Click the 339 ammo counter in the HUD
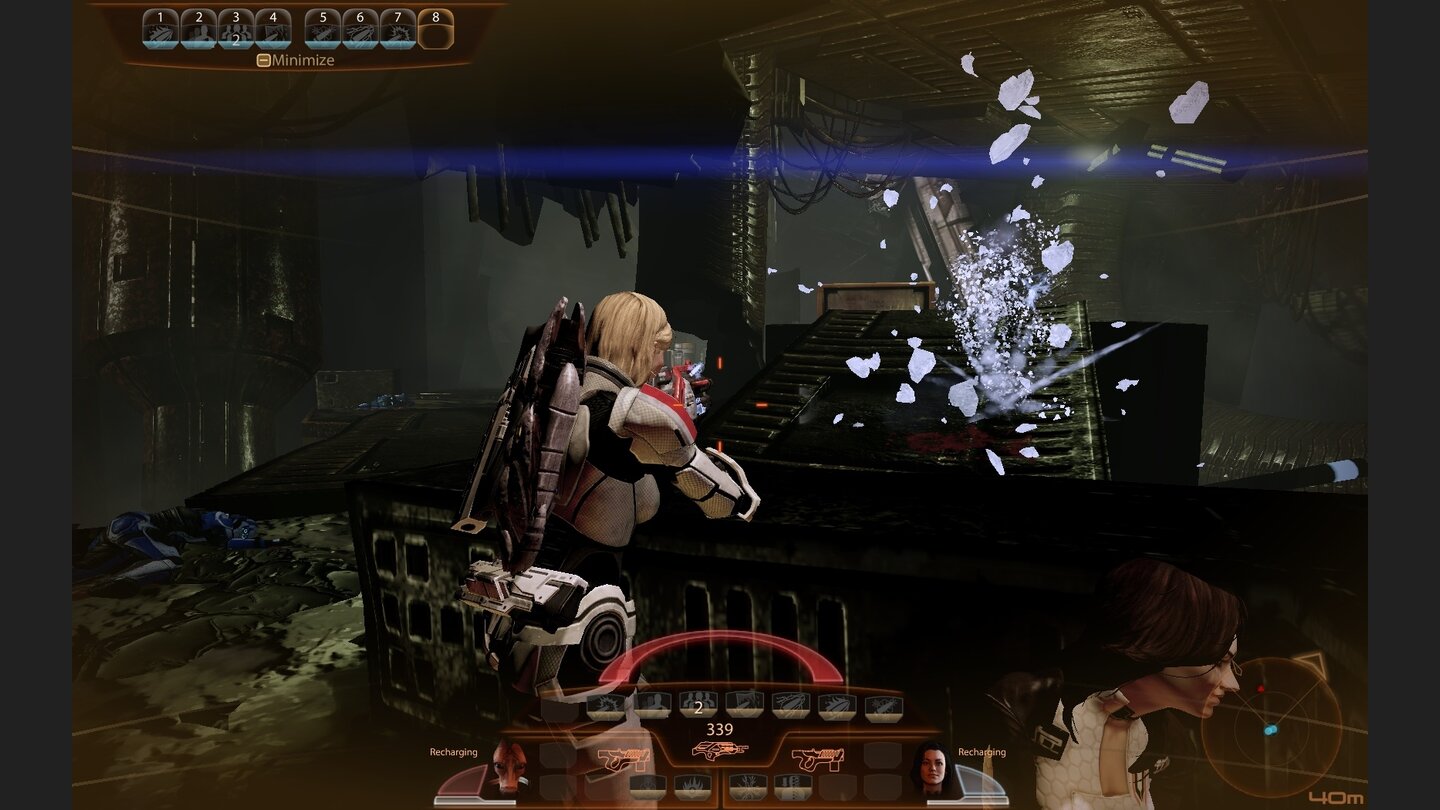This screenshot has height=810, width=1440. click(720, 728)
